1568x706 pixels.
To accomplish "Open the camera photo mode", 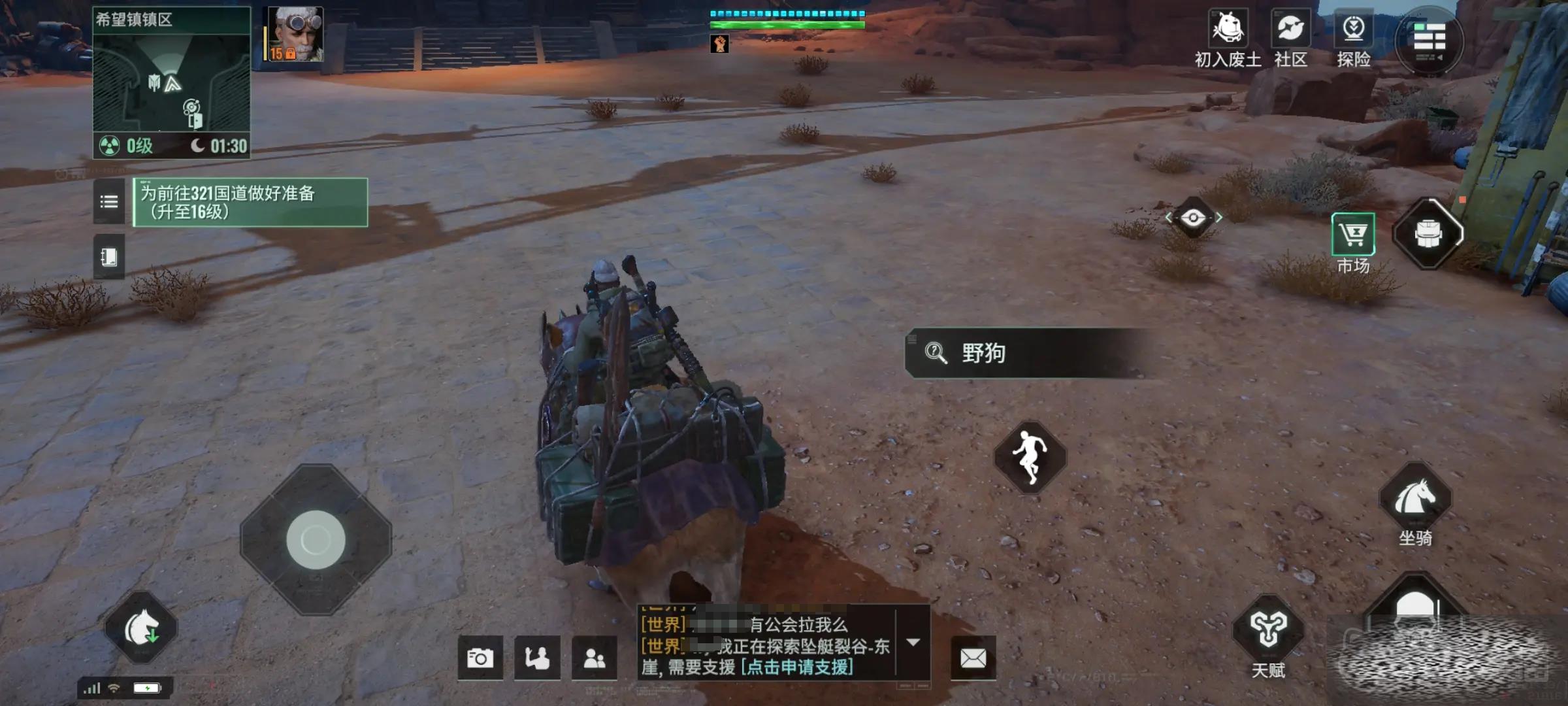I will [480, 658].
